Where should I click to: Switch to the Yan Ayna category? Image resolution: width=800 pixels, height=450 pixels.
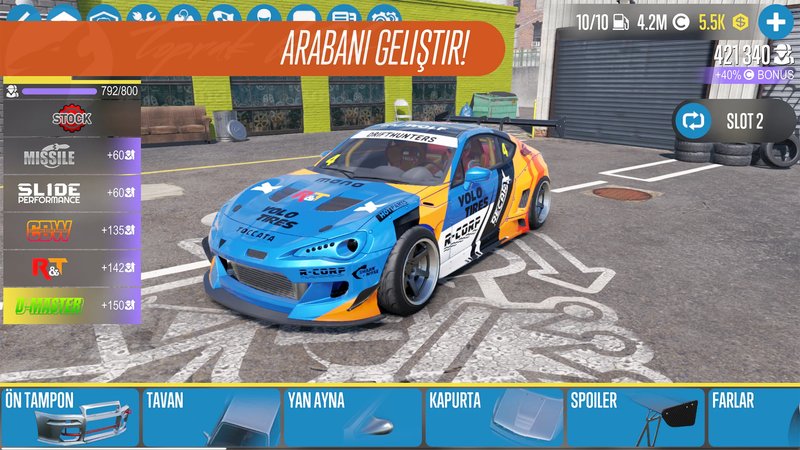(x=352, y=417)
